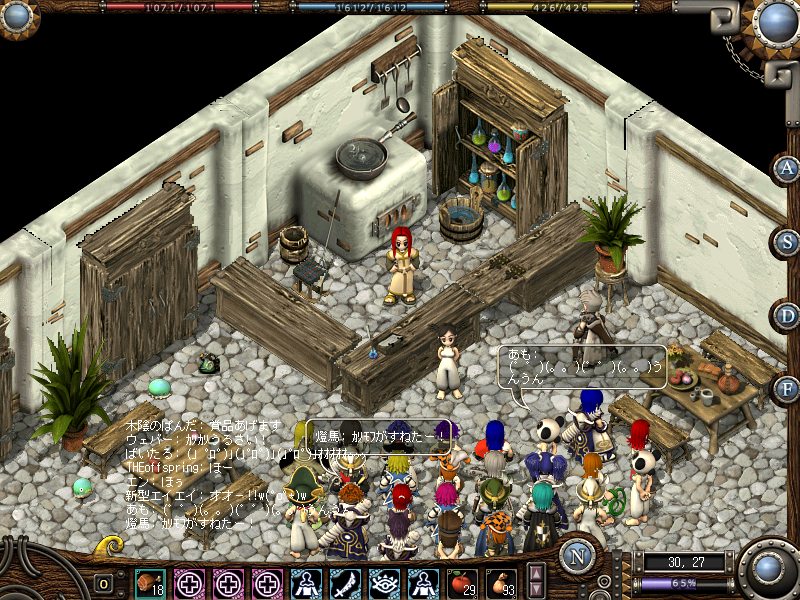Select the meat item hotbar slot
Viewport: 800px width, 600px height.
[x=151, y=583]
